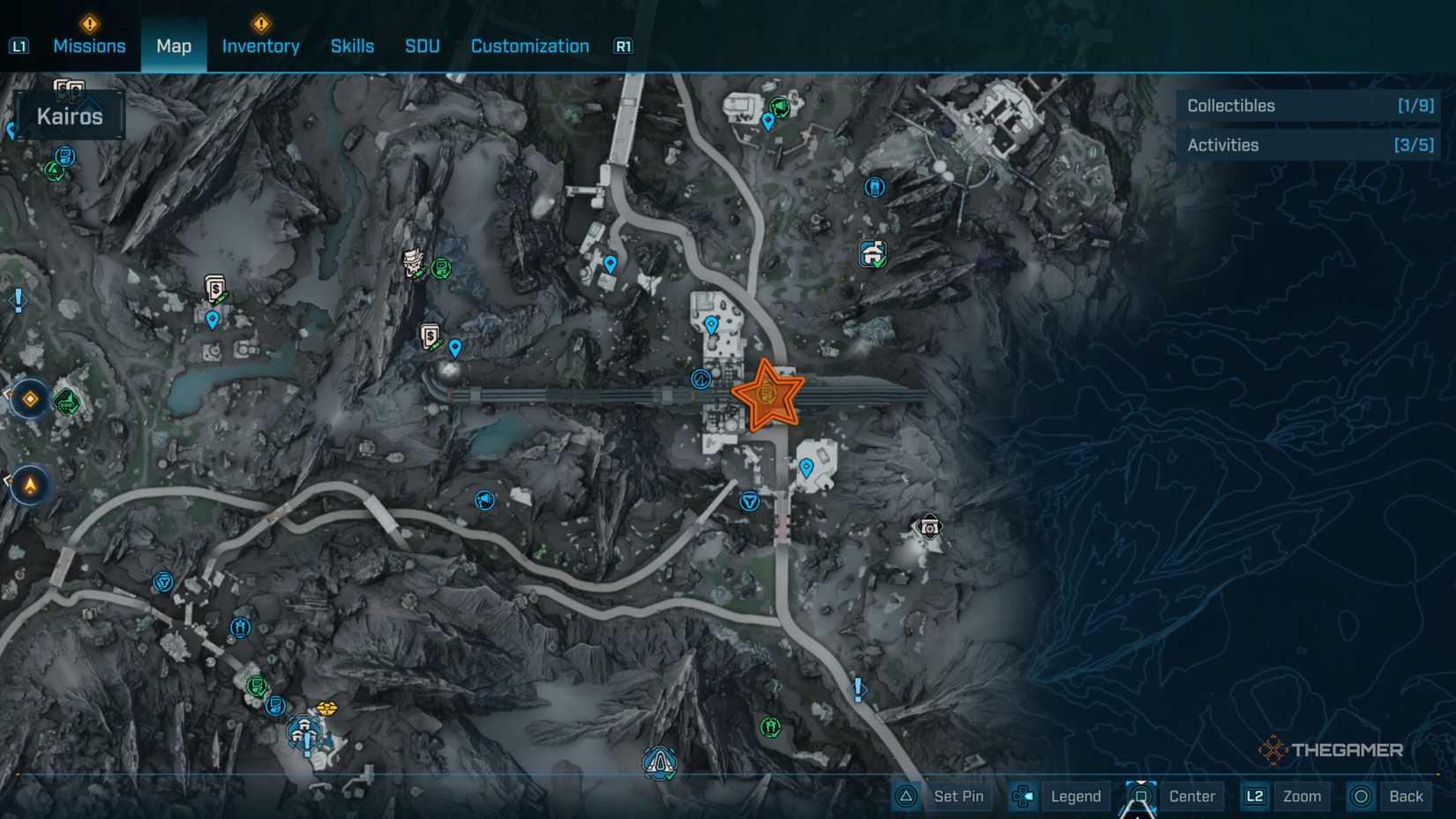
Task: Click the blue speaker echo log icon
Action: (484, 500)
